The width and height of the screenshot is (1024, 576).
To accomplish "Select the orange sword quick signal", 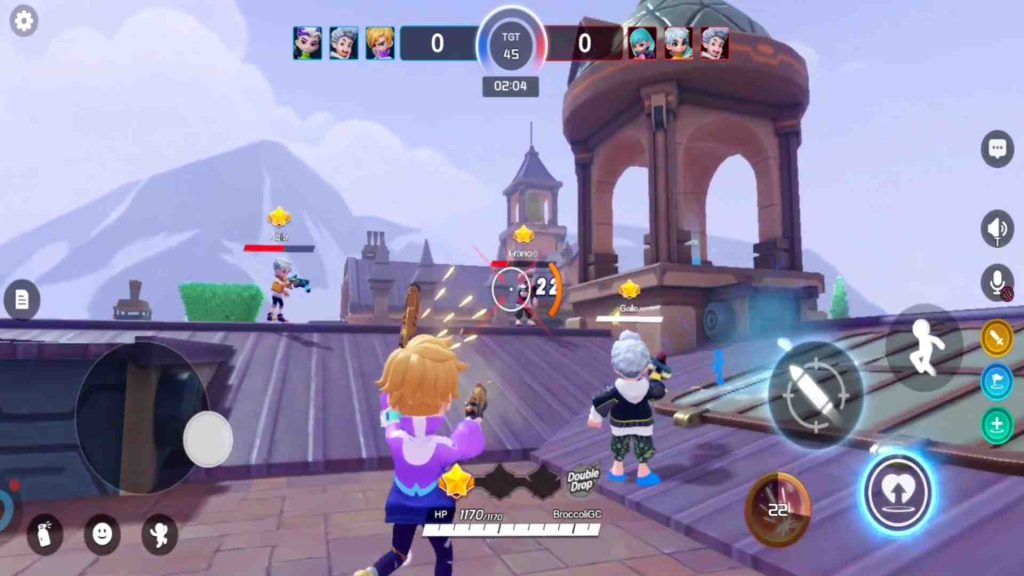I will (997, 338).
